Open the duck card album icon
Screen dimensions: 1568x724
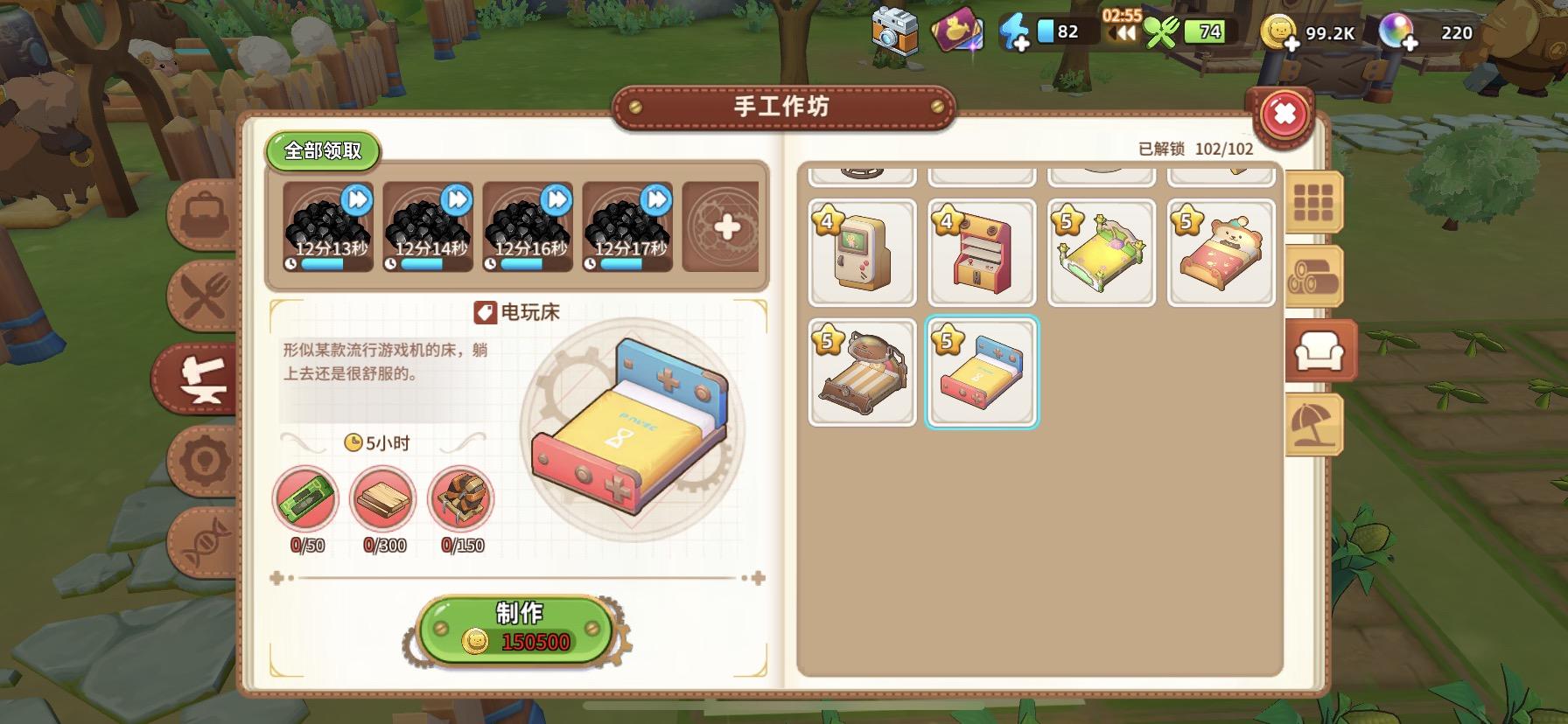958,32
